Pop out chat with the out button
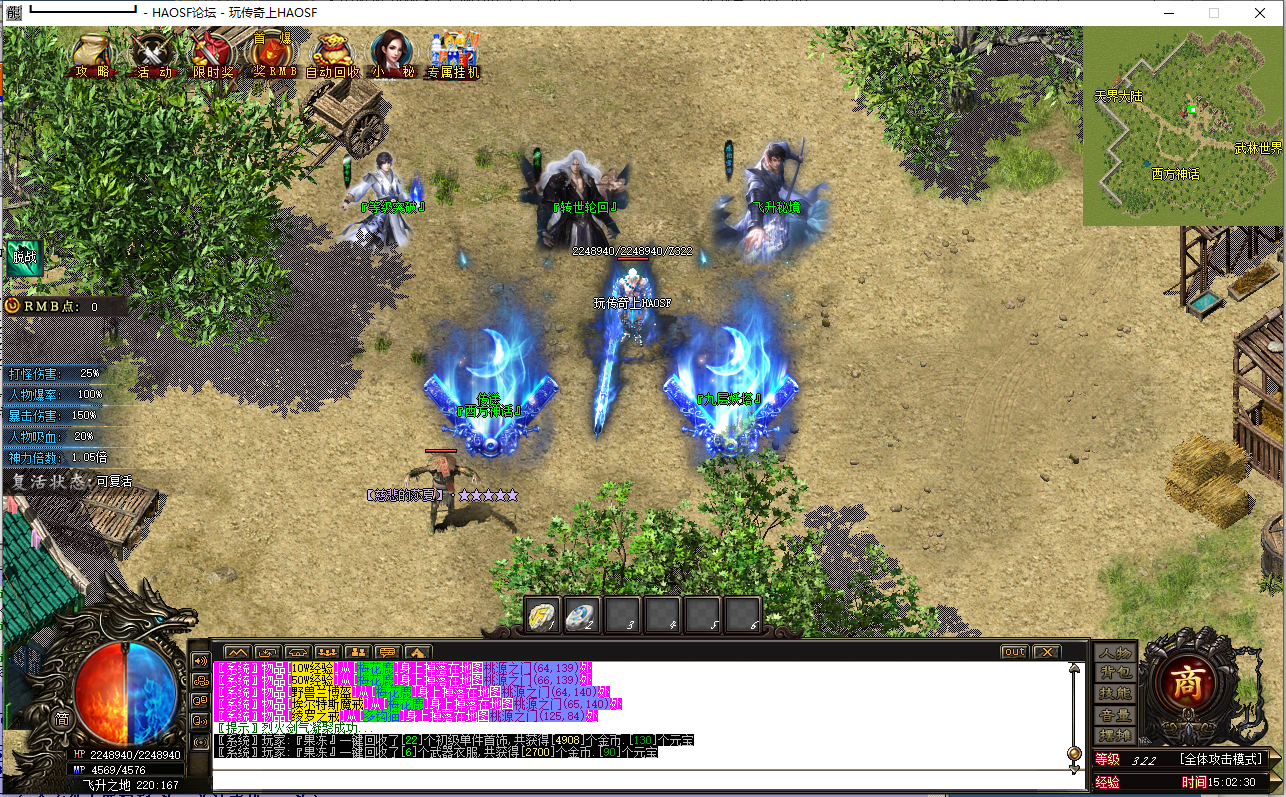 (x=1013, y=650)
